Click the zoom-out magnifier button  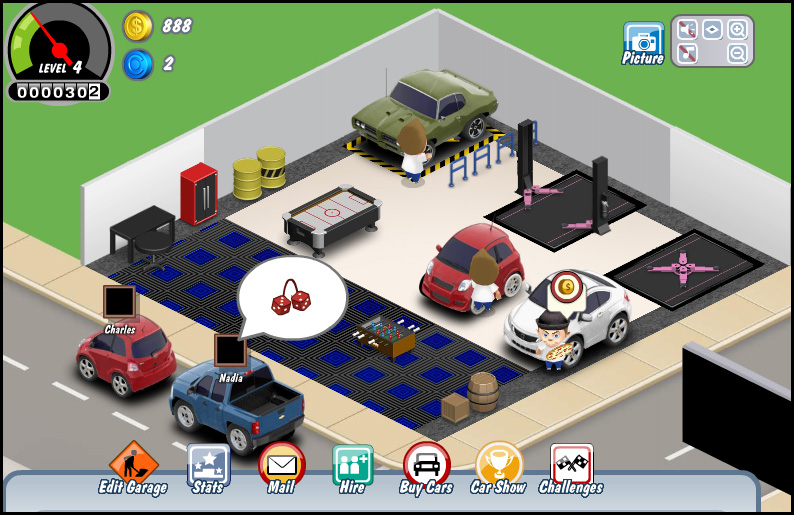(738, 54)
